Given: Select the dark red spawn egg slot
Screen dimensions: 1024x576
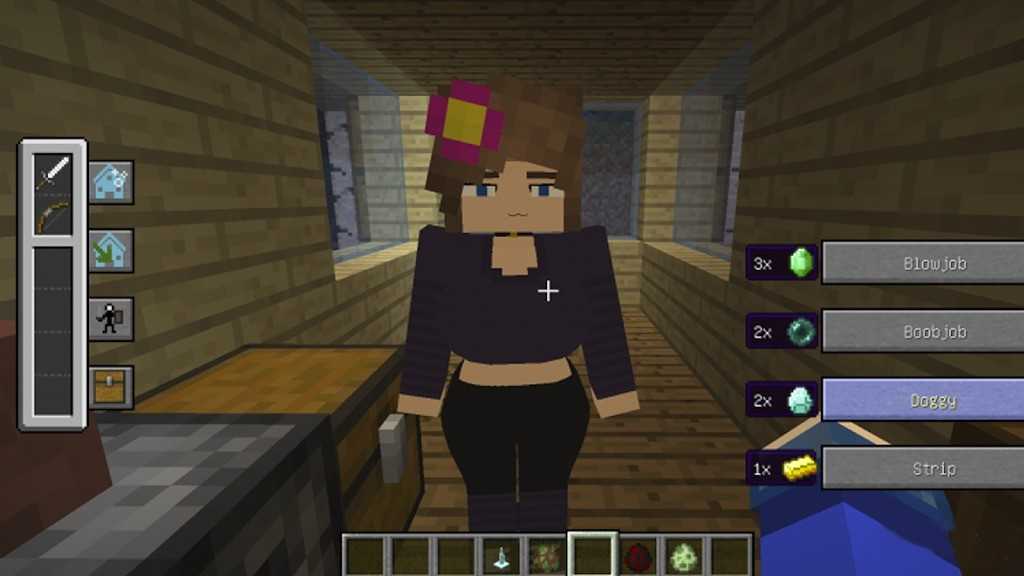Looking at the screenshot, I should pyautogui.click(x=639, y=556).
